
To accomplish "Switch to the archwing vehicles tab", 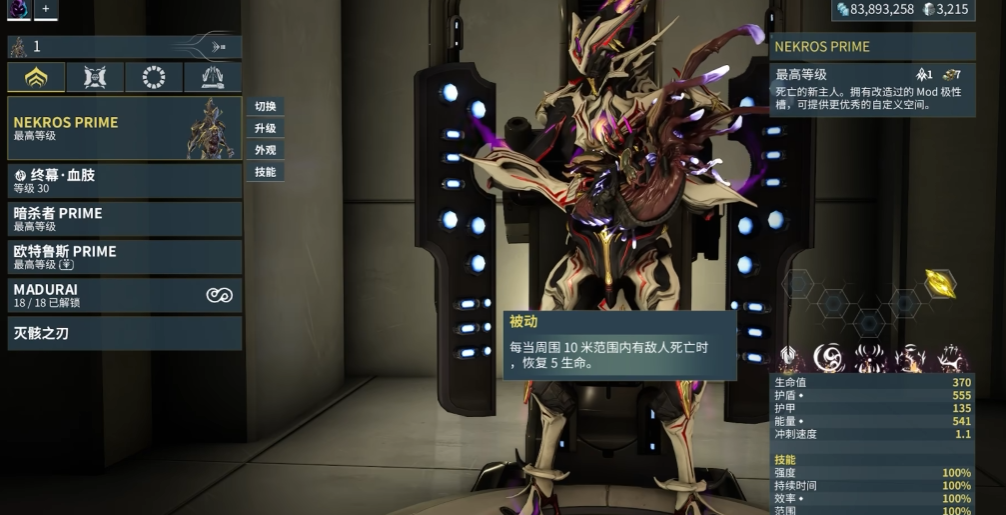I will (212, 77).
